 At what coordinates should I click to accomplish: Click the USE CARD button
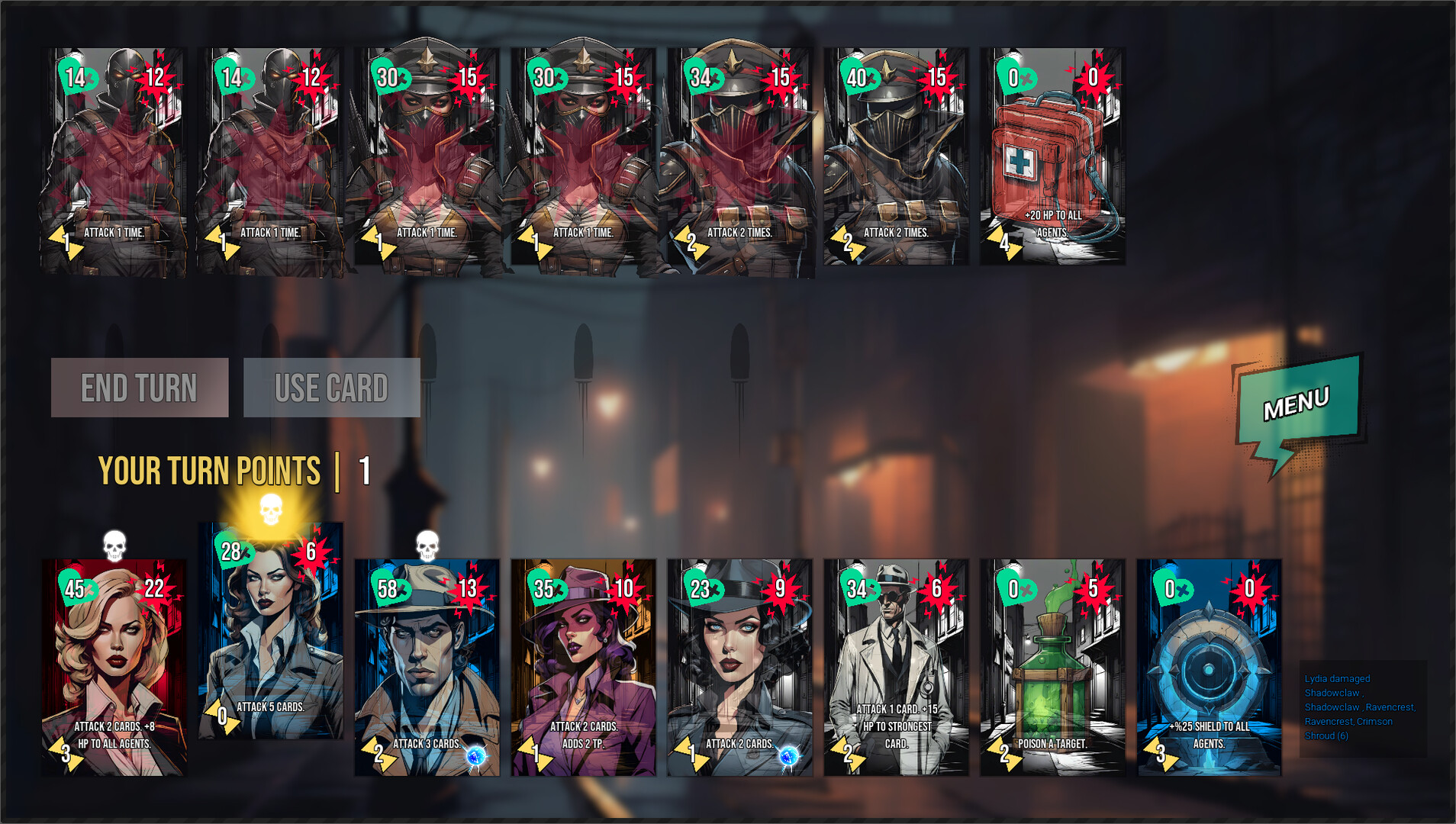[x=332, y=388]
